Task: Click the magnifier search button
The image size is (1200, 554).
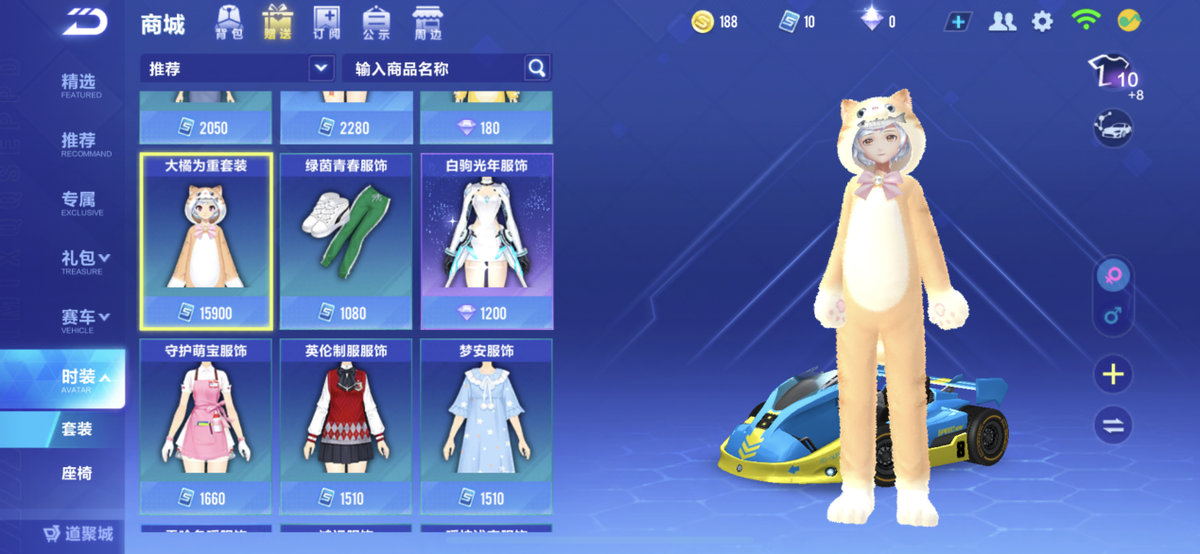Action: (537, 68)
